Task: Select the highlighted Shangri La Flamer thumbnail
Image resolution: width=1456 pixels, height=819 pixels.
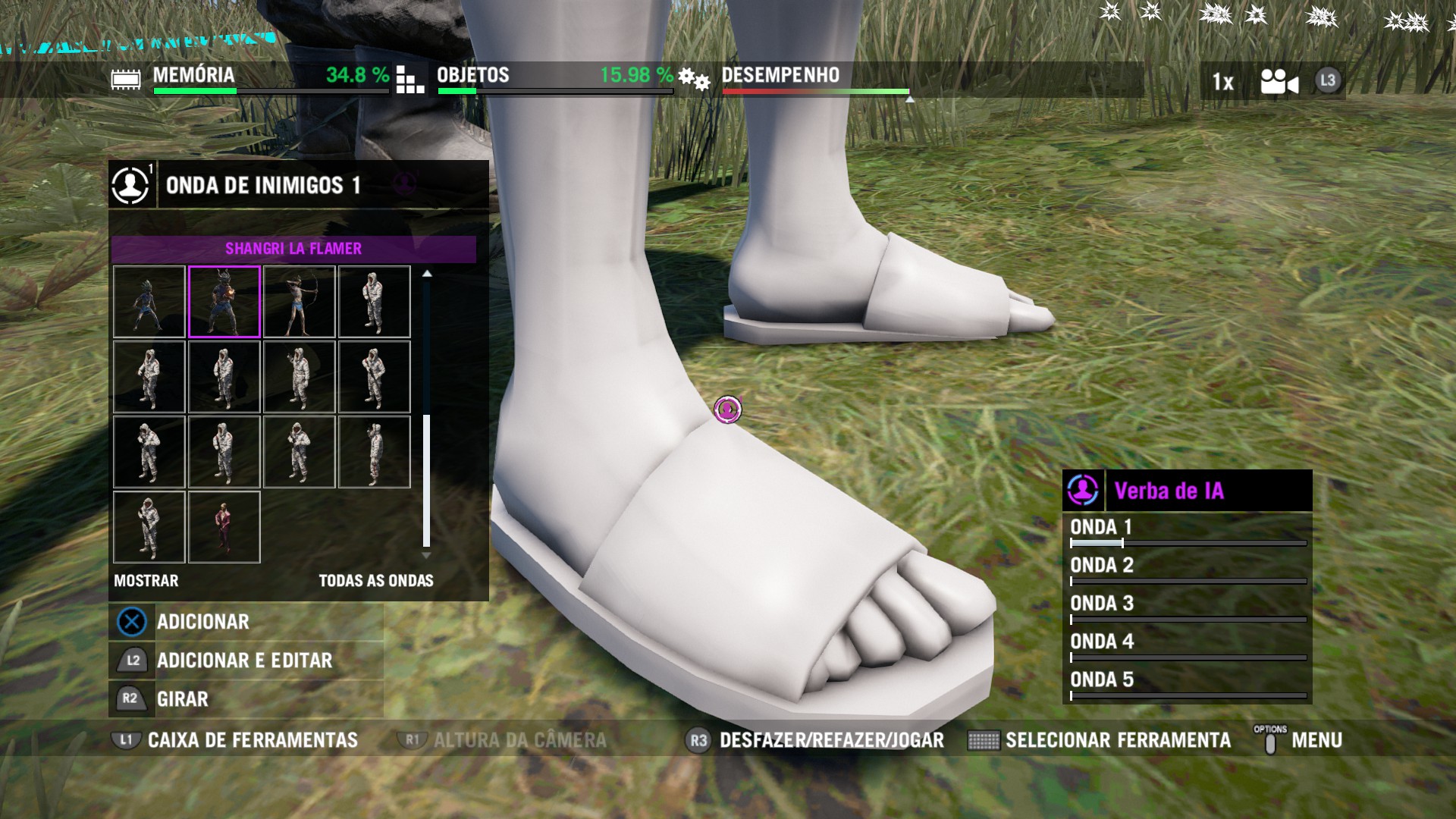Action: [224, 302]
